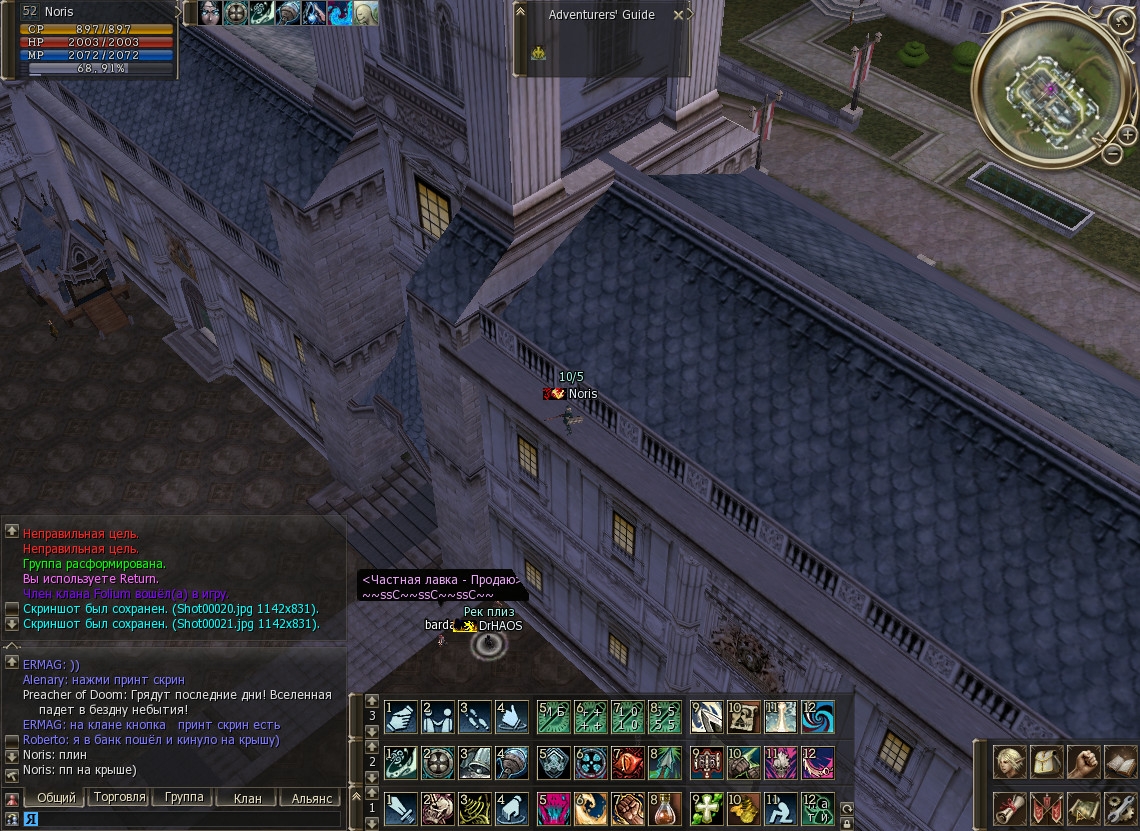Switch to the Торговля chat tab
Screen dimensions: 1140x831
point(120,798)
